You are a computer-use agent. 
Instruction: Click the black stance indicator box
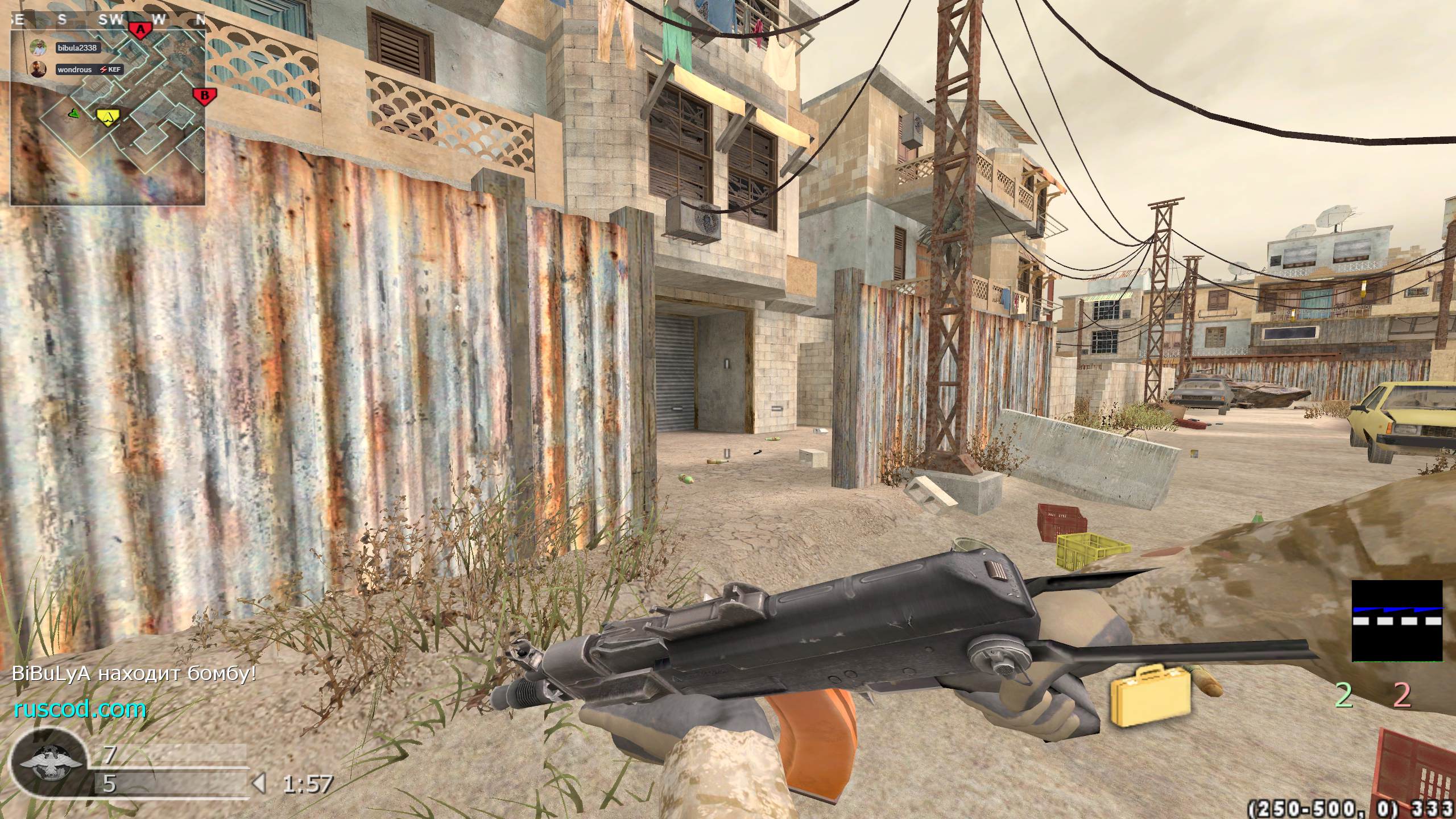[1397, 621]
